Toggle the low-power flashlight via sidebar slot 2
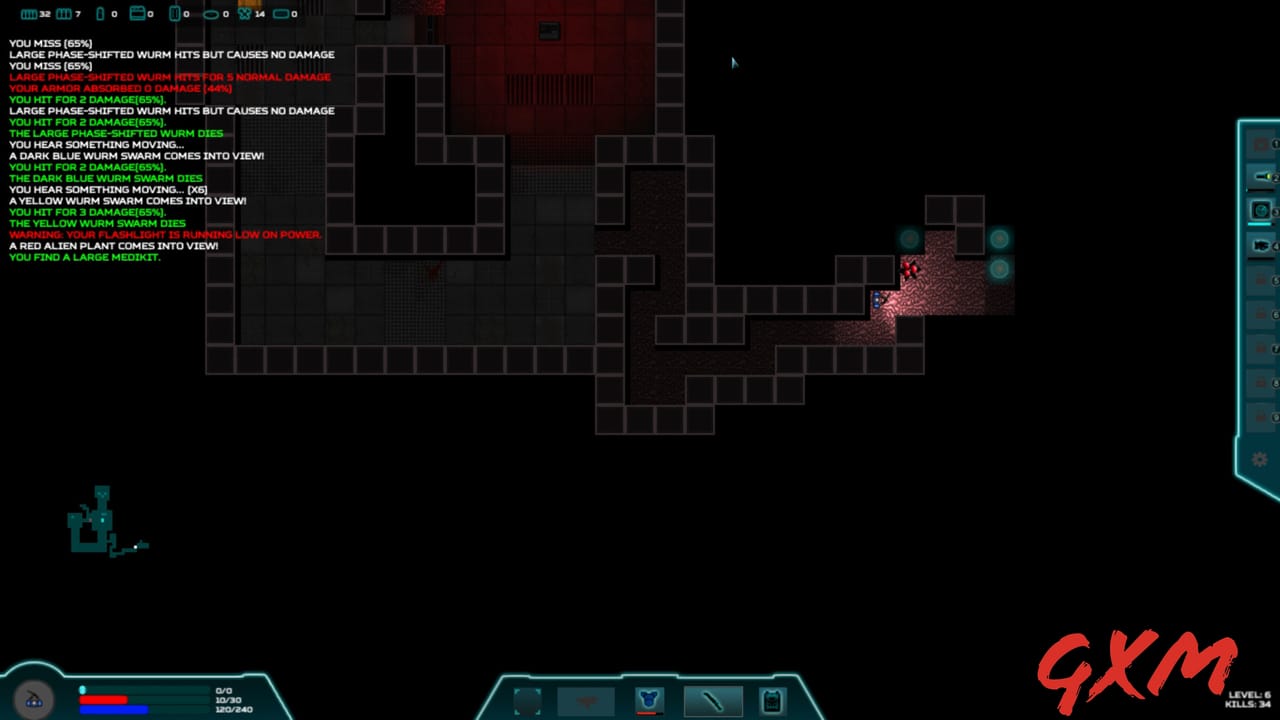Viewport: 1280px width, 720px height. (1262, 175)
